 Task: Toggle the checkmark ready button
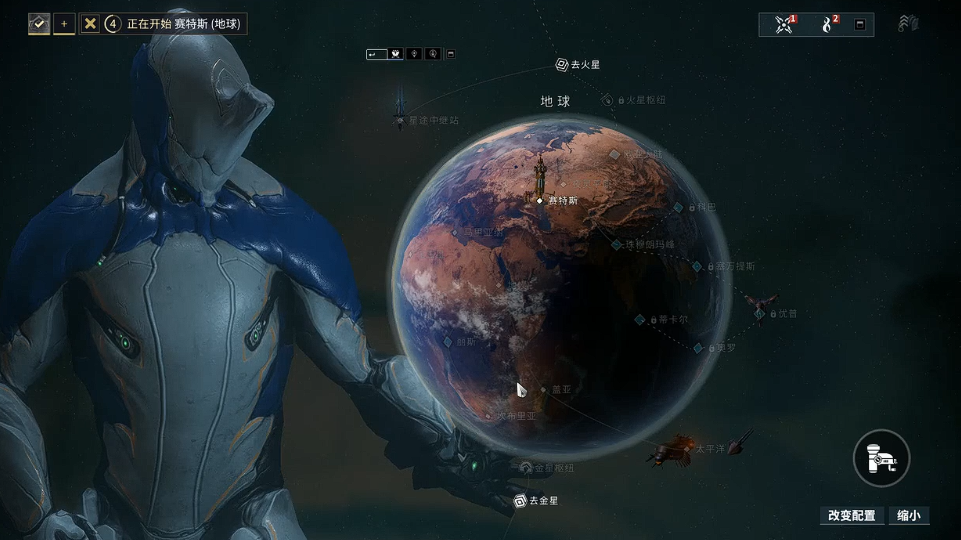coord(39,23)
